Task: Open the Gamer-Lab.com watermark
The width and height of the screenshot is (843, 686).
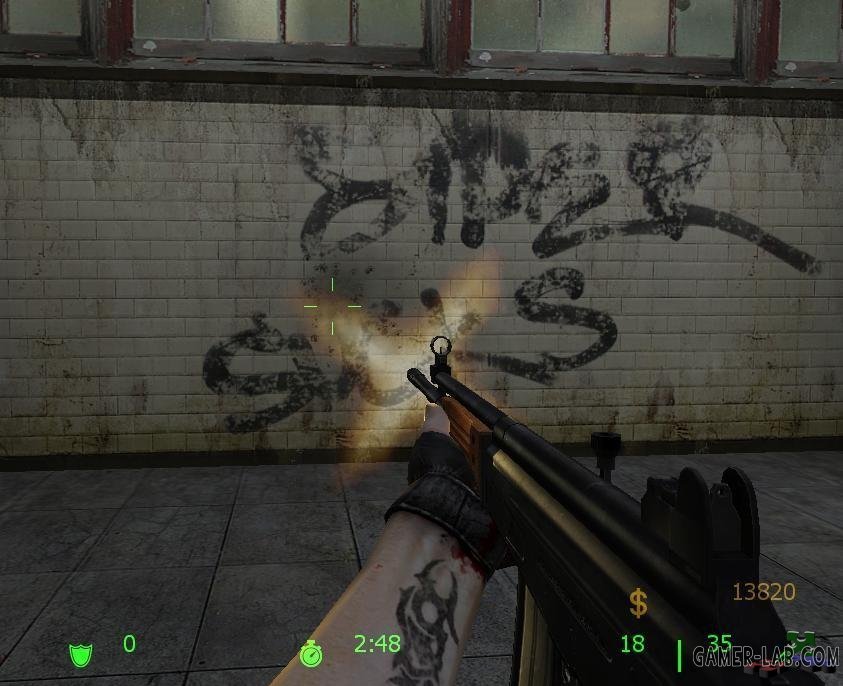Action: click(764, 656)
